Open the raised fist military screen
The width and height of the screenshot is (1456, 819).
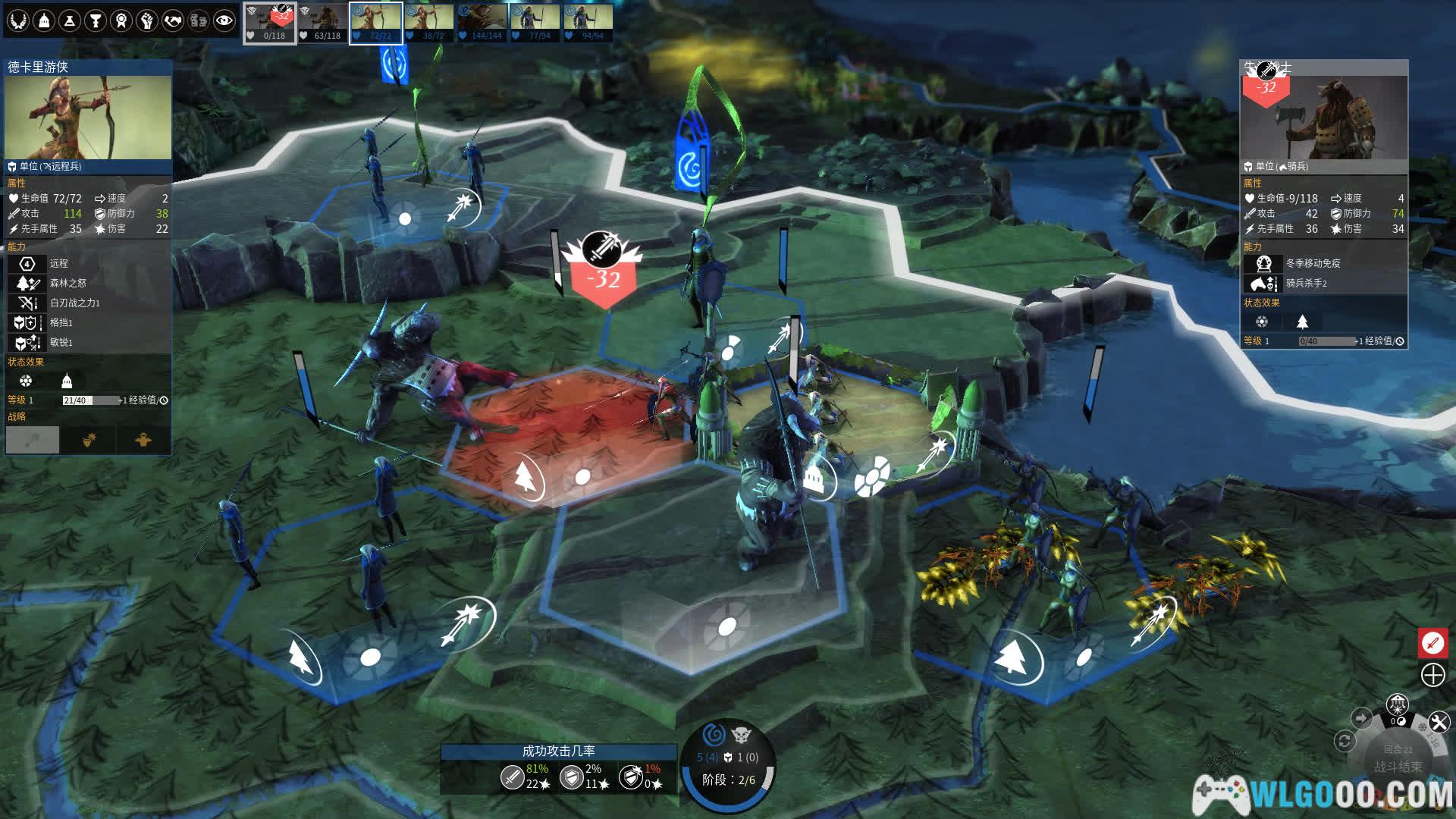(147, 20)
